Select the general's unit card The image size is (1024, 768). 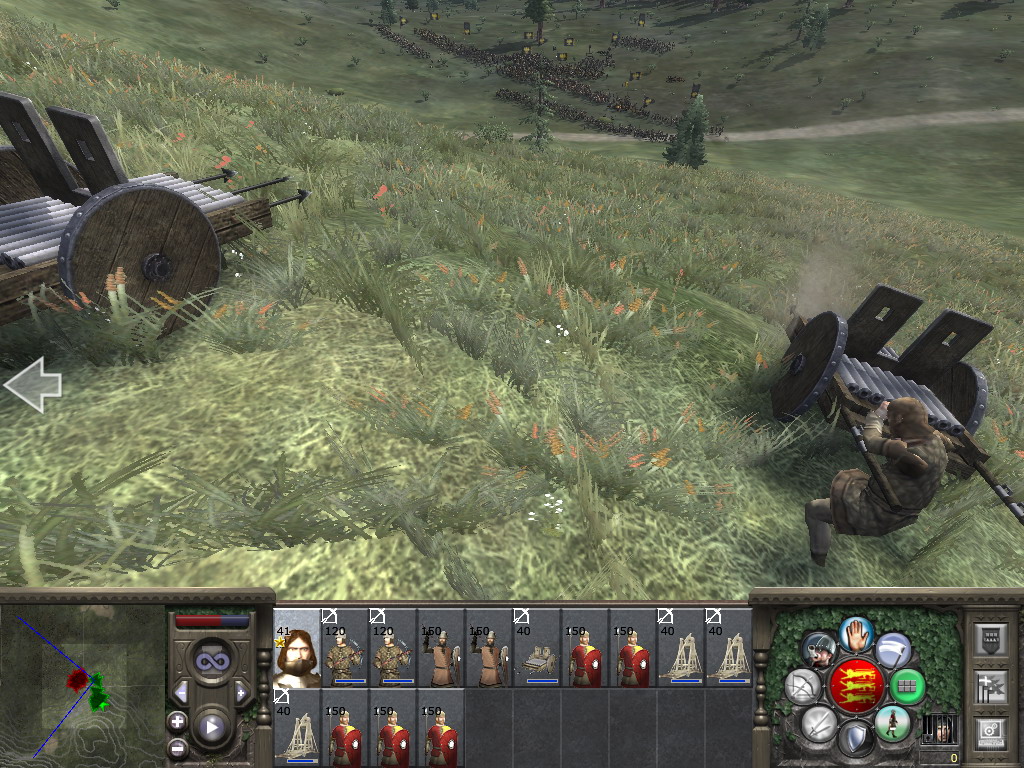(x=297, y=649)
